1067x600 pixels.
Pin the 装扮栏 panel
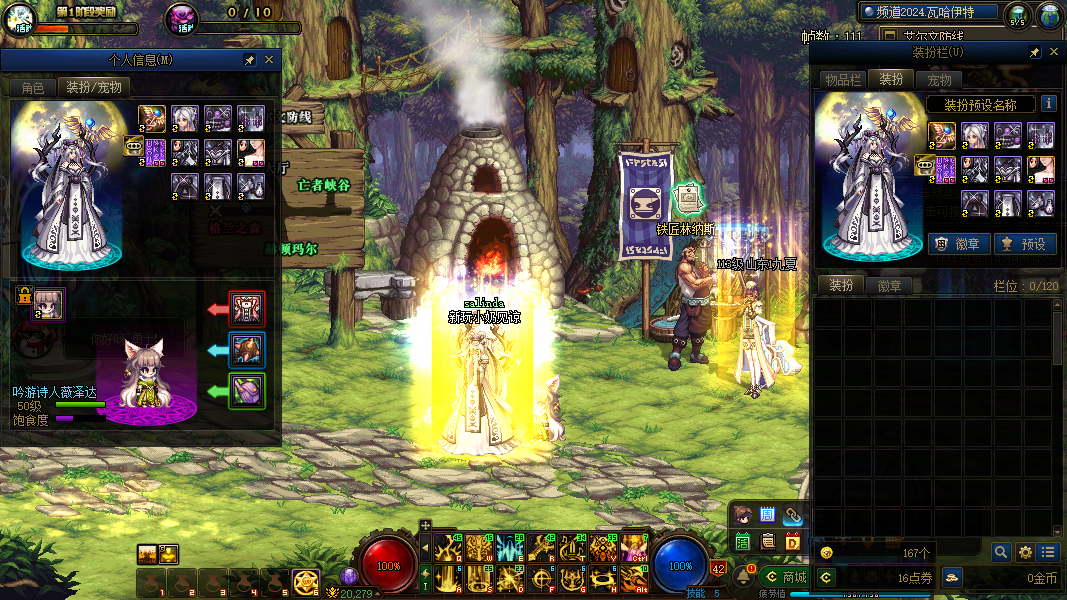pos(1035,52)
